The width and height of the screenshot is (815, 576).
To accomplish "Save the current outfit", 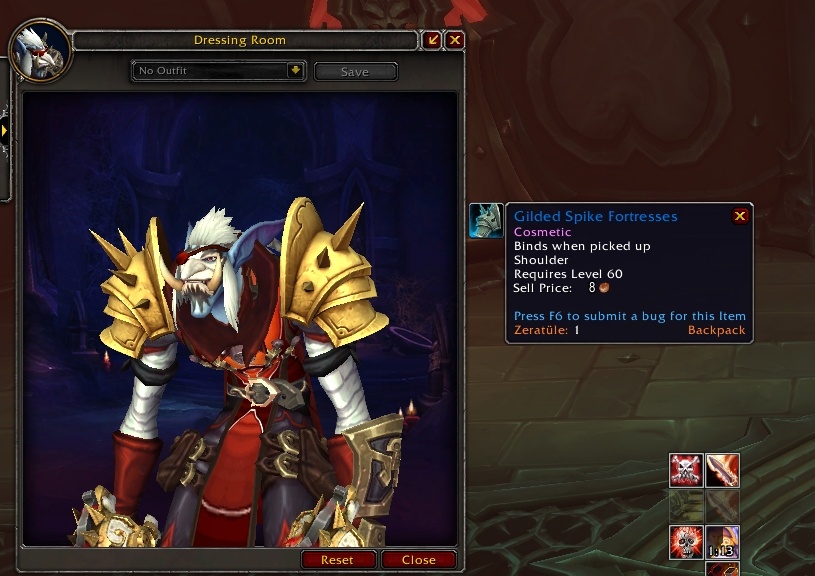I will 355,72.
